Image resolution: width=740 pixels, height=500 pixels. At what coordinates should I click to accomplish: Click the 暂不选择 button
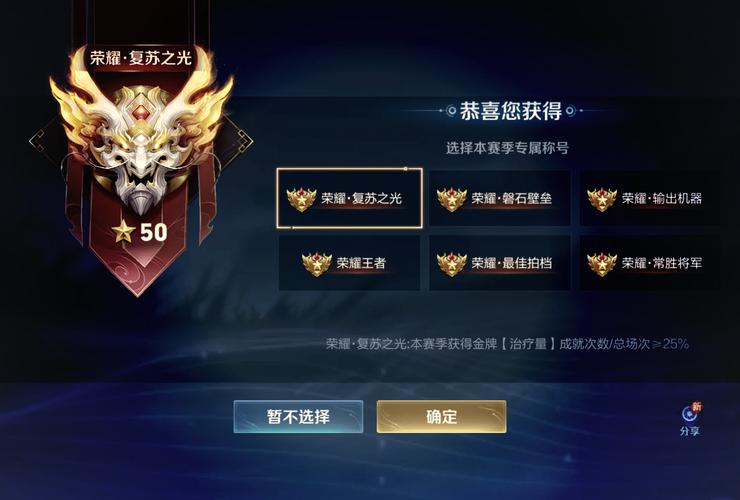(x=298, y=417)
